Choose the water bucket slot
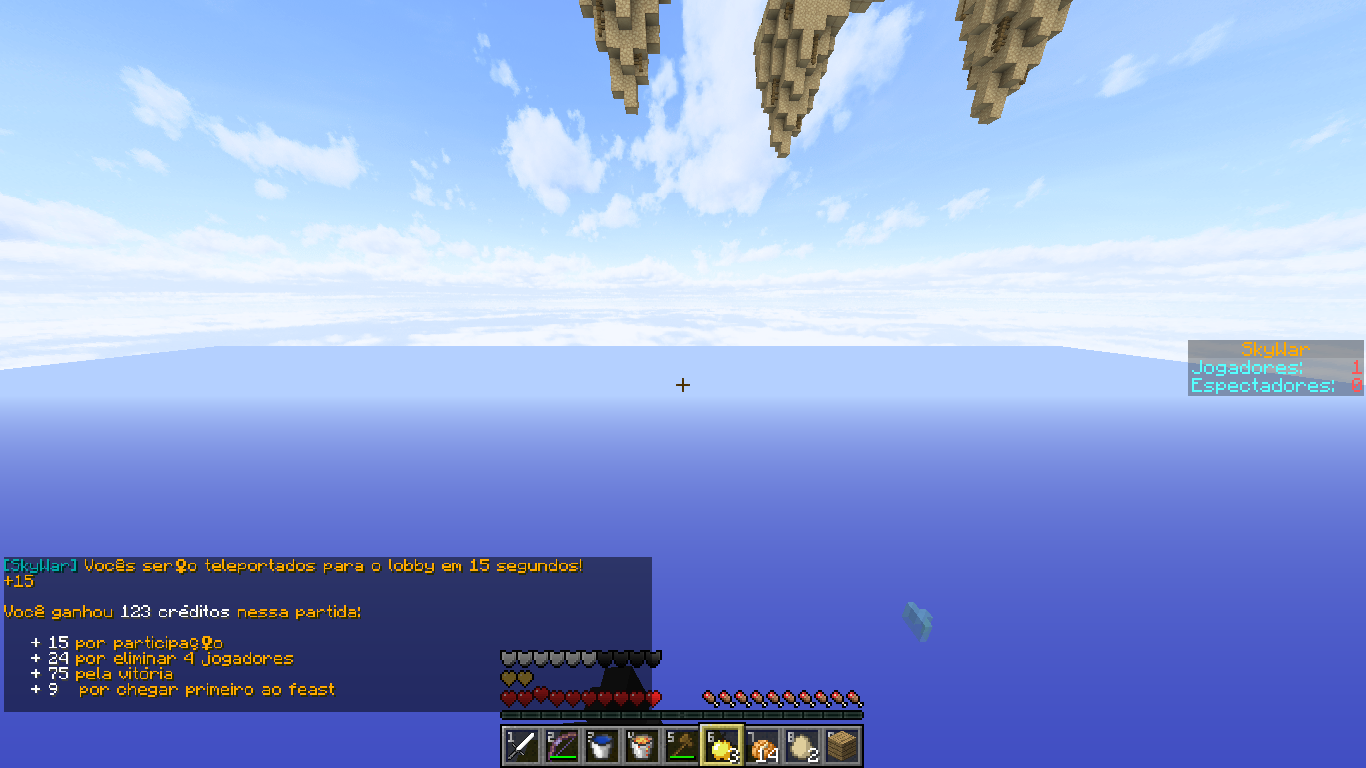1366x768 pixels. (602, 746)
